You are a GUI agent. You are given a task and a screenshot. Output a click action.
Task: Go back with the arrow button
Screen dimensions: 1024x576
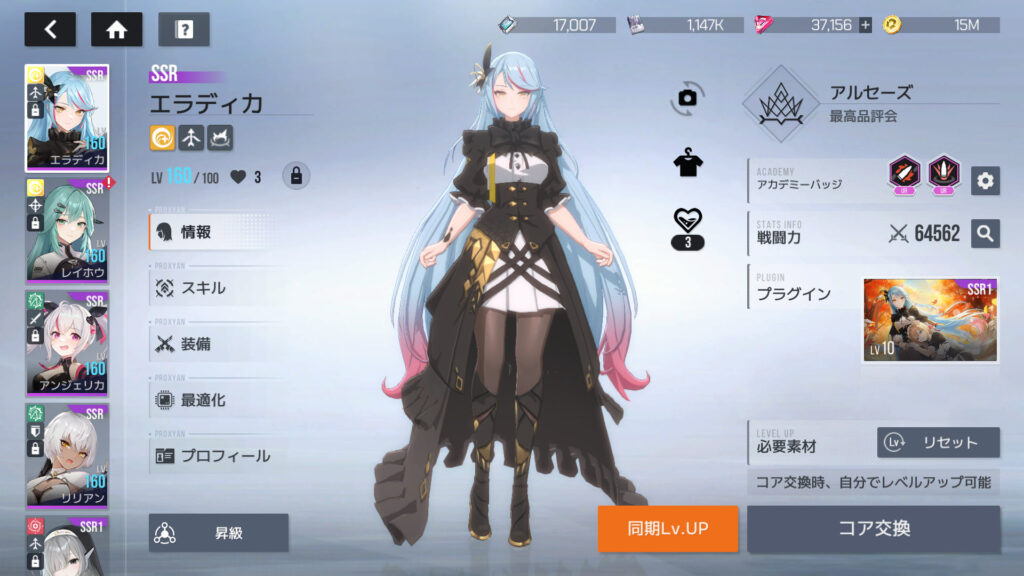pyautogui.click(x=50, y=29)
